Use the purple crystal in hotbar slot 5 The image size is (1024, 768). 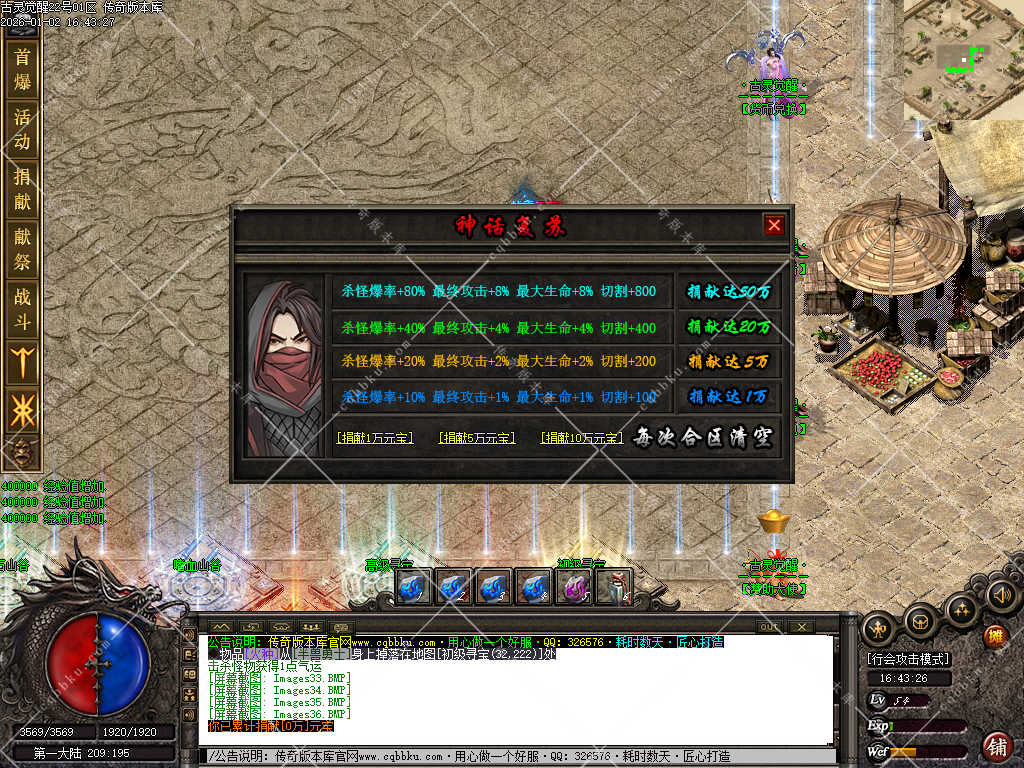[x=574, y=586]
